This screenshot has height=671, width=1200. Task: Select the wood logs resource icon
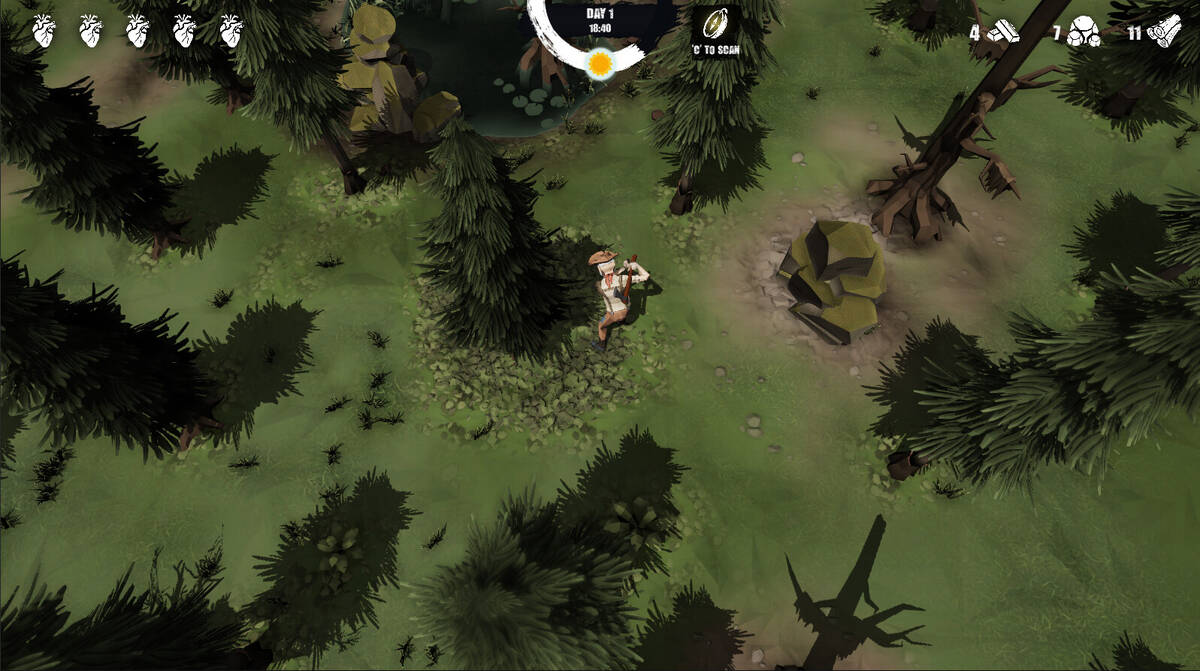[1164, 33]
